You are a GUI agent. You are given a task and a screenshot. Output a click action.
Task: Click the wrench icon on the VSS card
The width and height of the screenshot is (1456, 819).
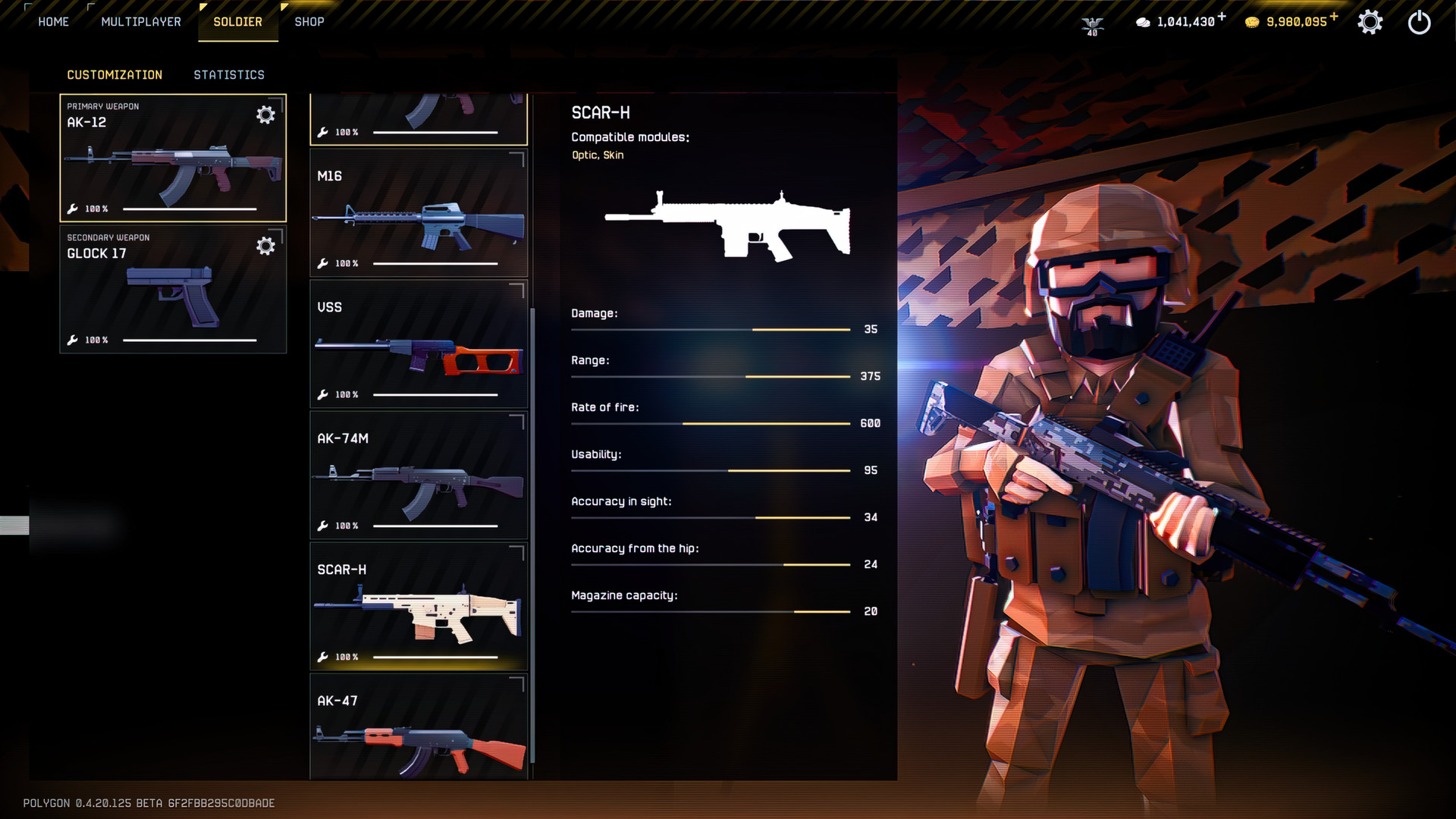[x=324, y=394]
